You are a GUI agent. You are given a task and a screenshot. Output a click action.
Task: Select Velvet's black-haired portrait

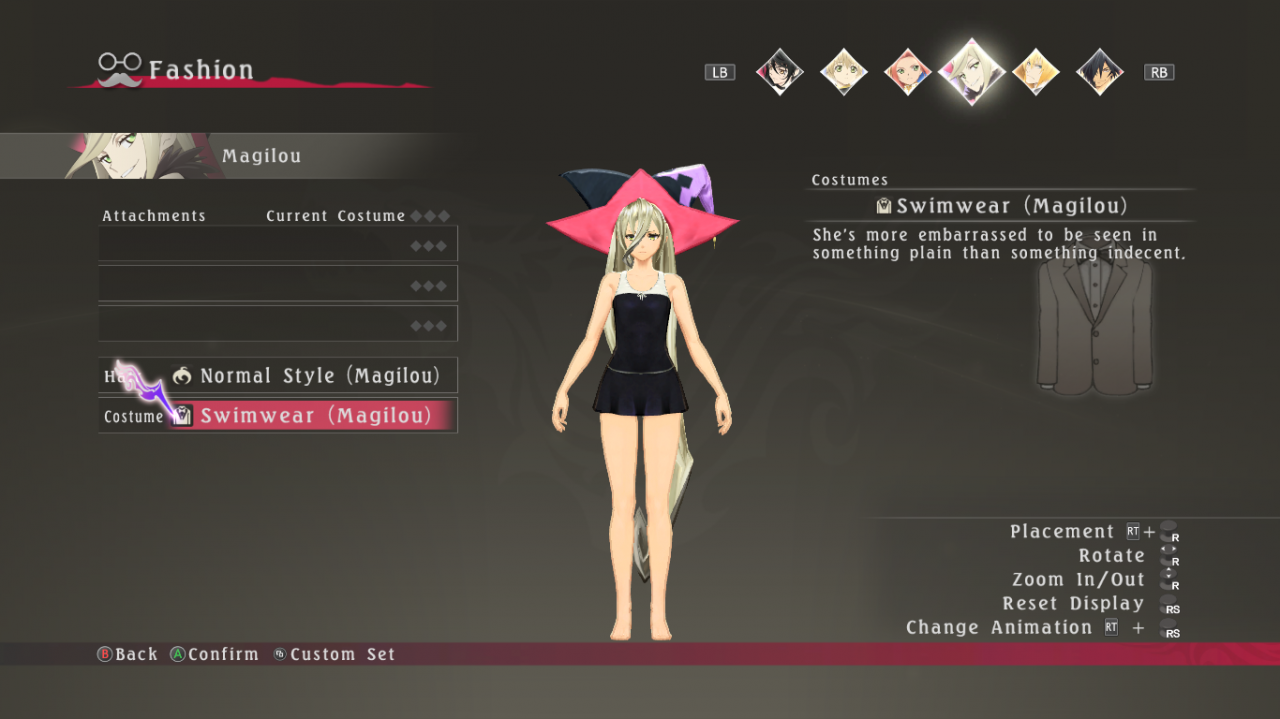click(x=779, y=72)
